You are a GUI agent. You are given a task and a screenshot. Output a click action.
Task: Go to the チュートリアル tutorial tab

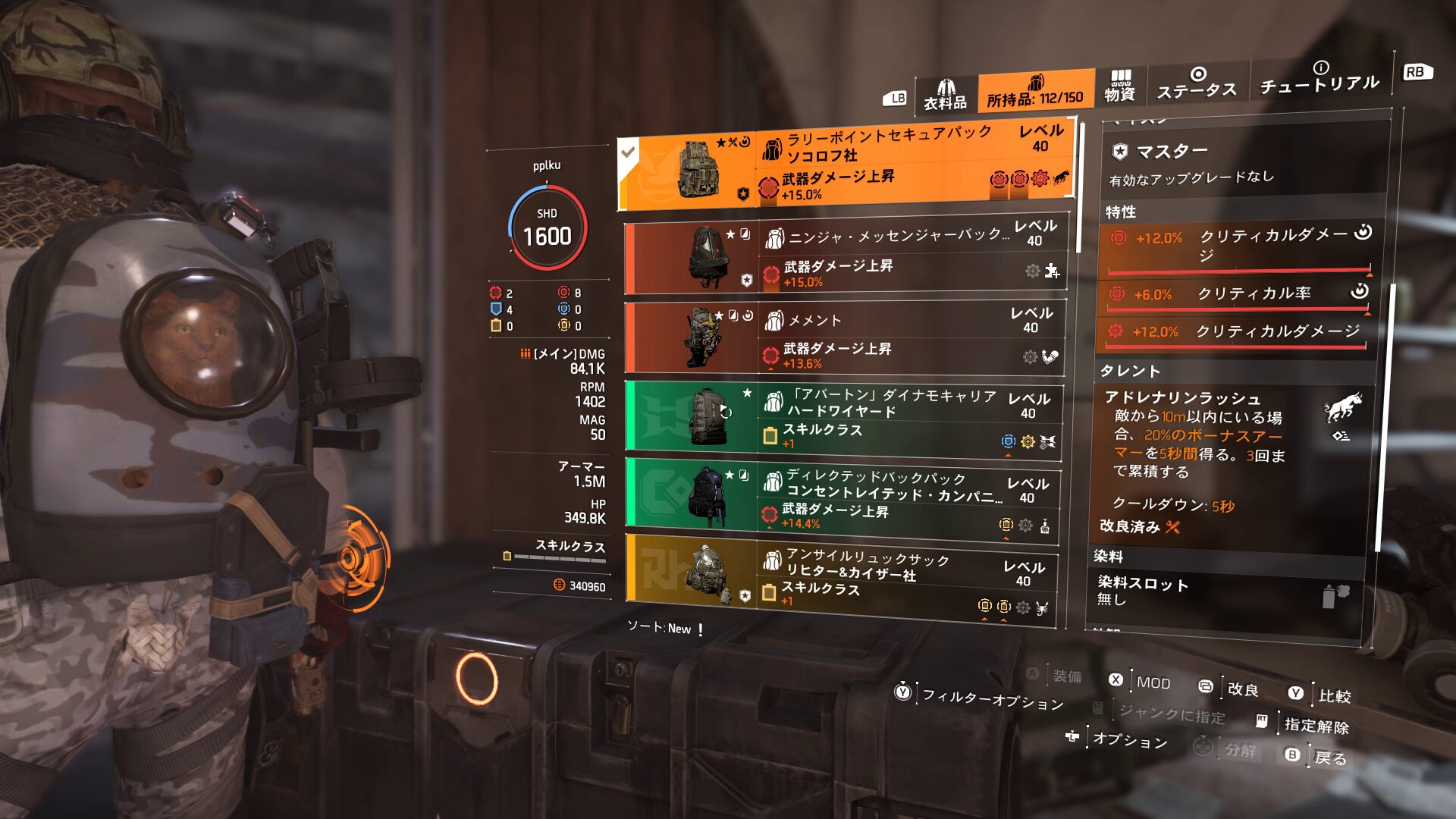click(x=1319, y=78)
